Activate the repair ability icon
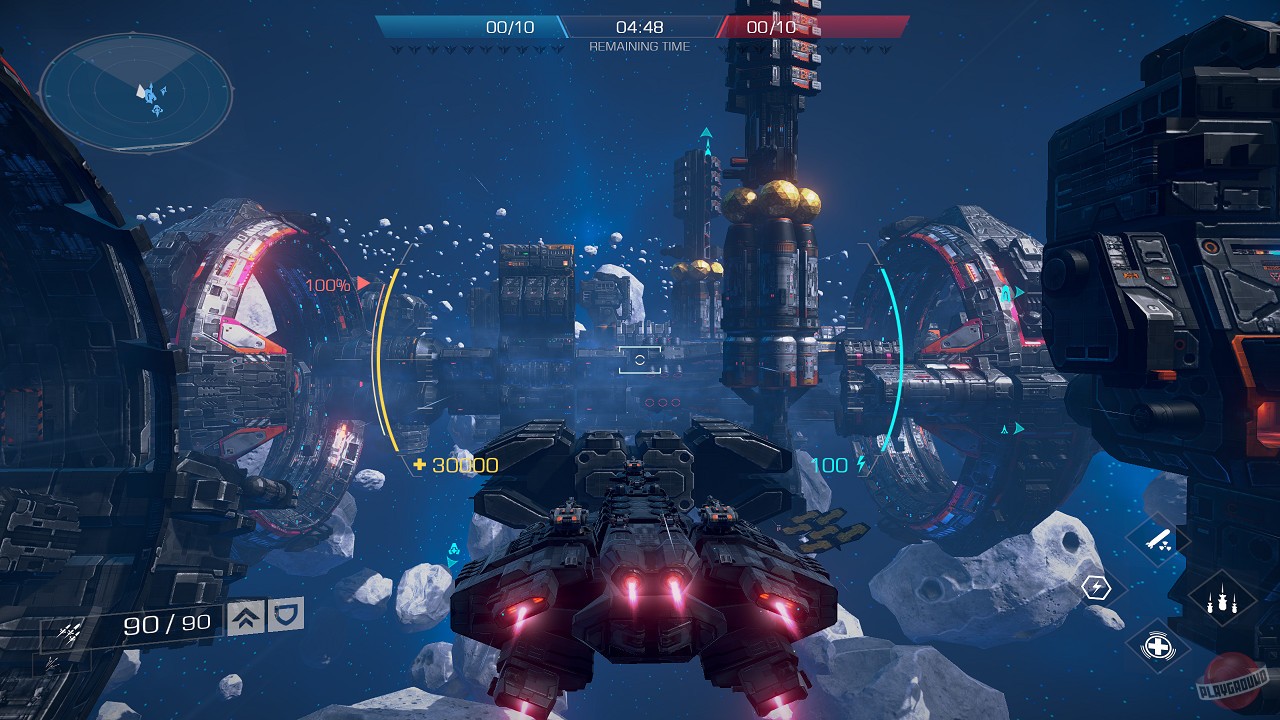This screenshot has width=1280, height=720. point(1157,646)
